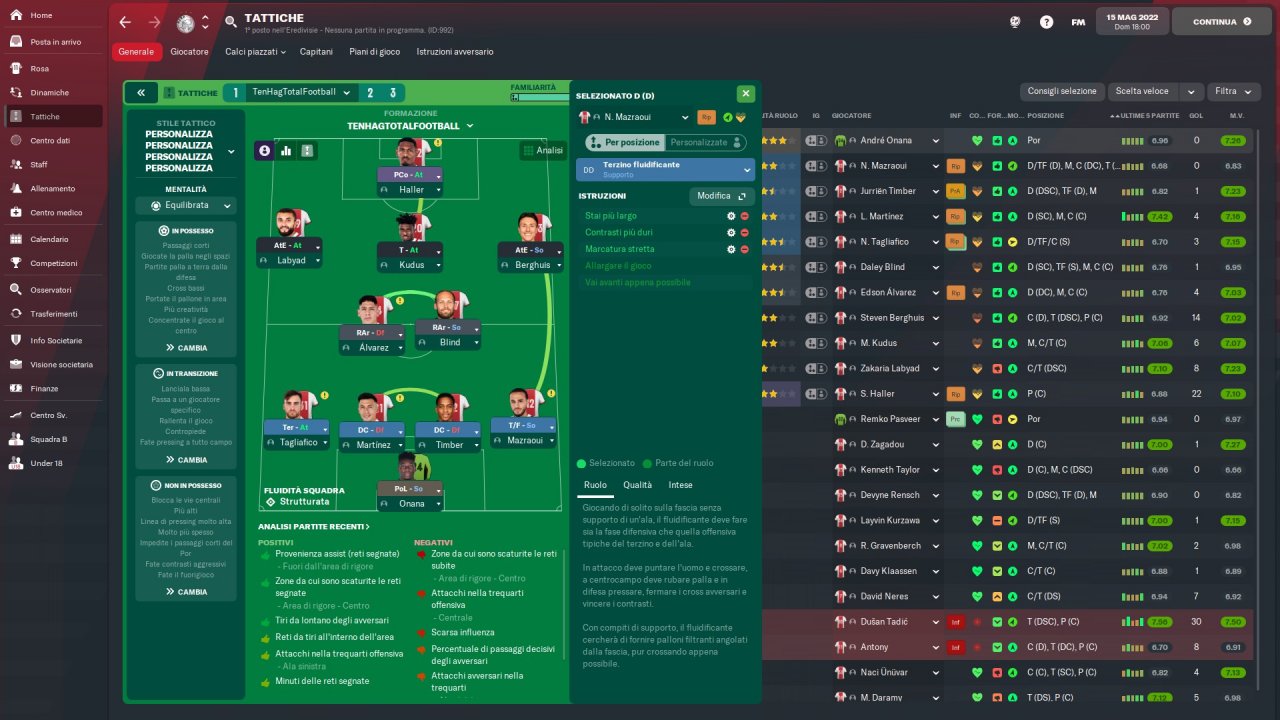Switch to the Giocatore tab

tap(189, 51)
